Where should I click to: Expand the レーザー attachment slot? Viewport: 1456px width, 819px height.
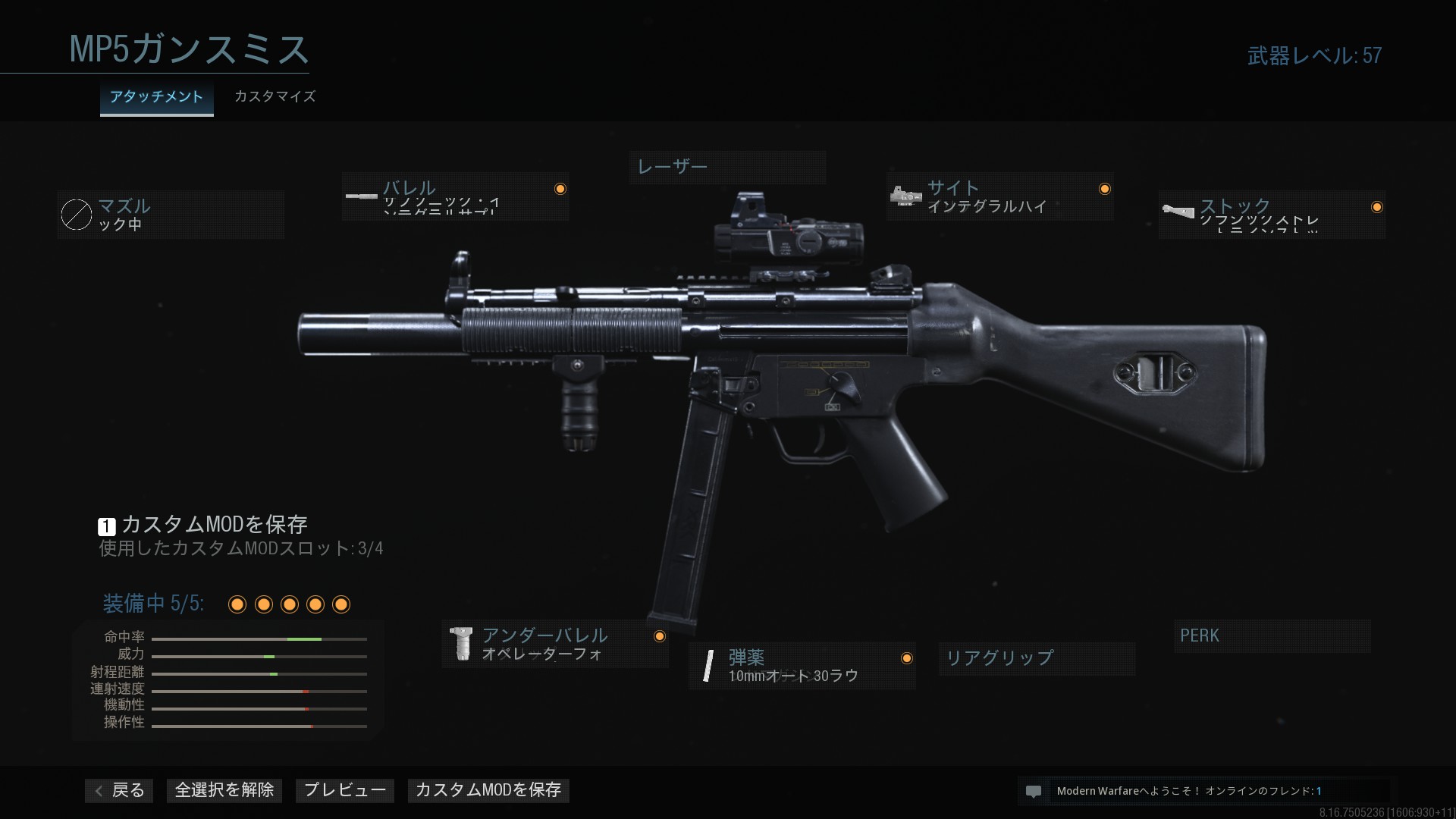click(728, 167)
